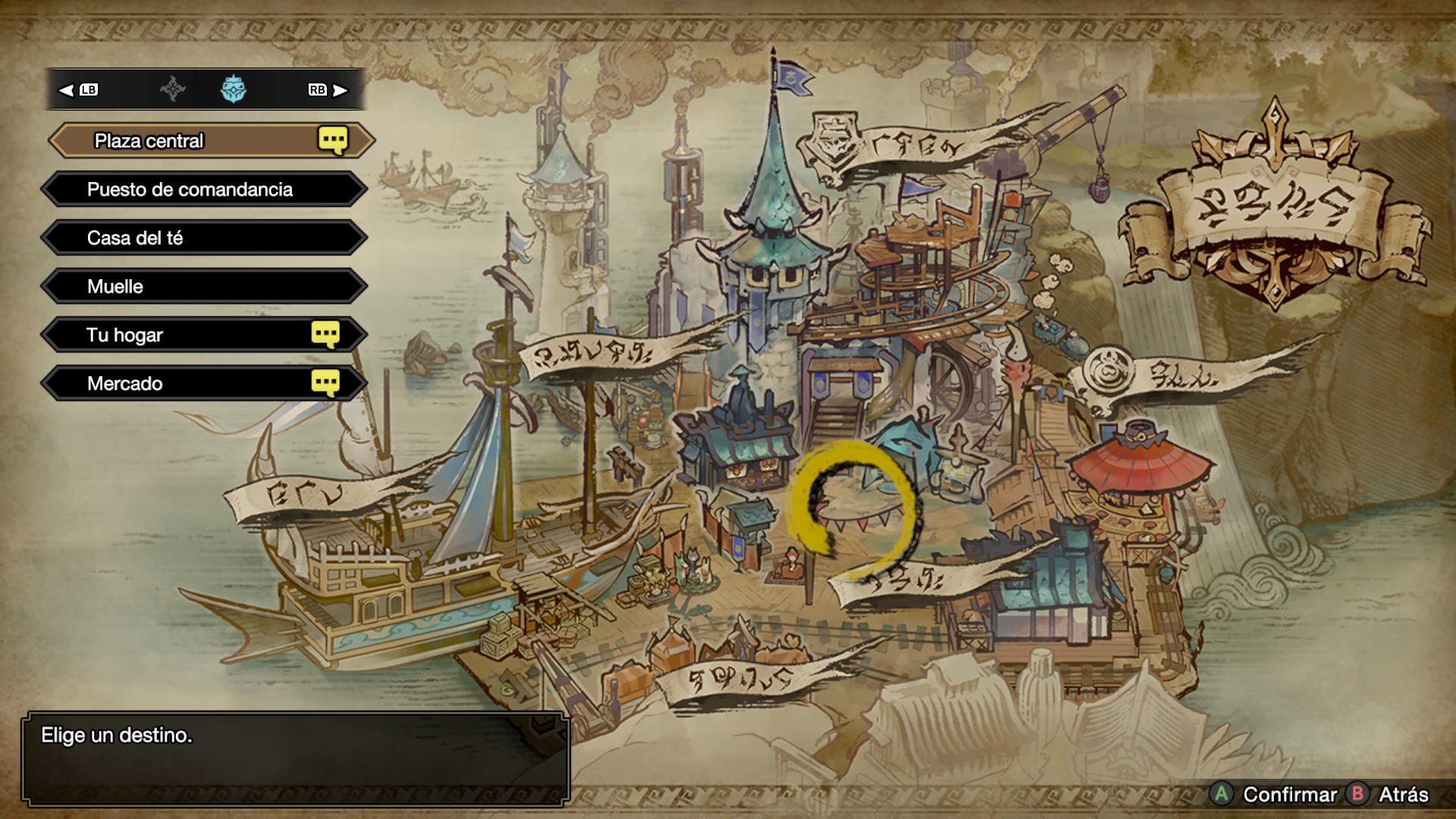Choose Puesto de comandancia from the list
The height and width of the screenshot is (819, 1456).
205,190
